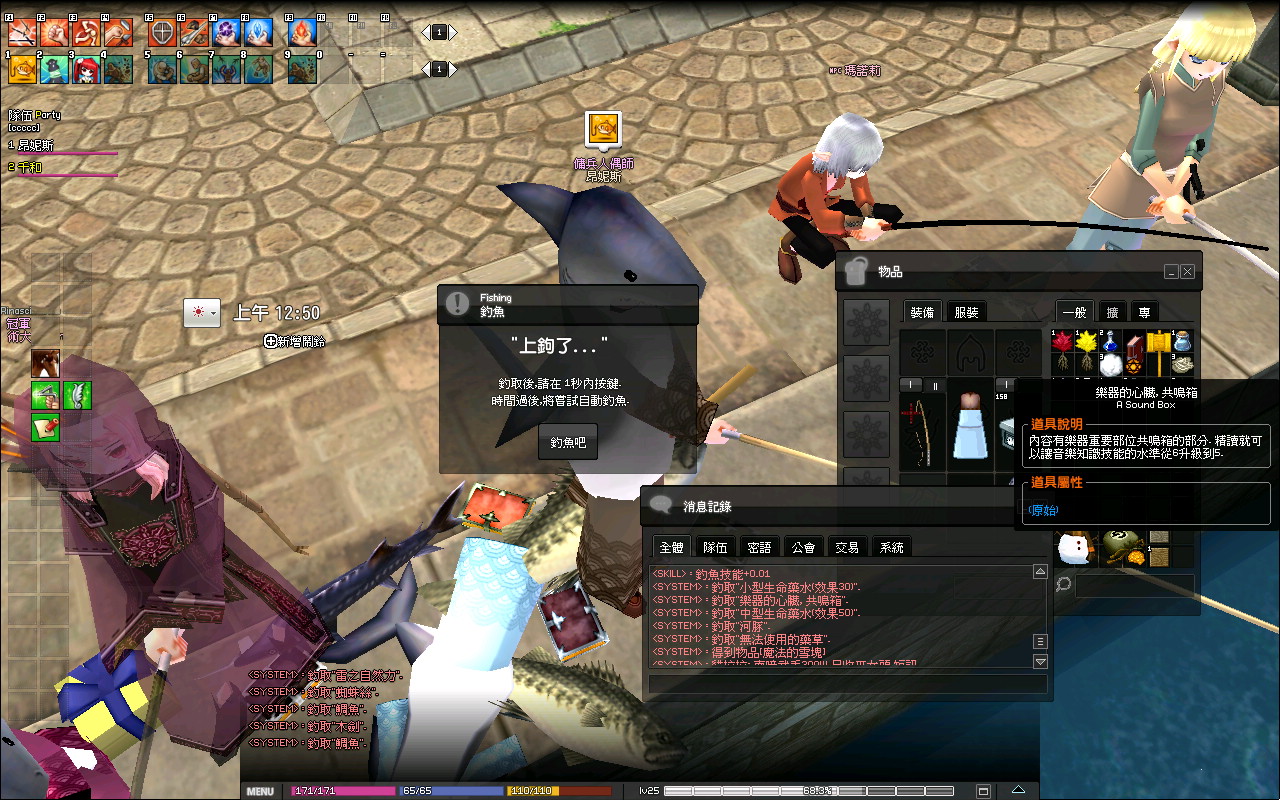
Task: Close the 物品 inventory window
Action: point(1187,271)
